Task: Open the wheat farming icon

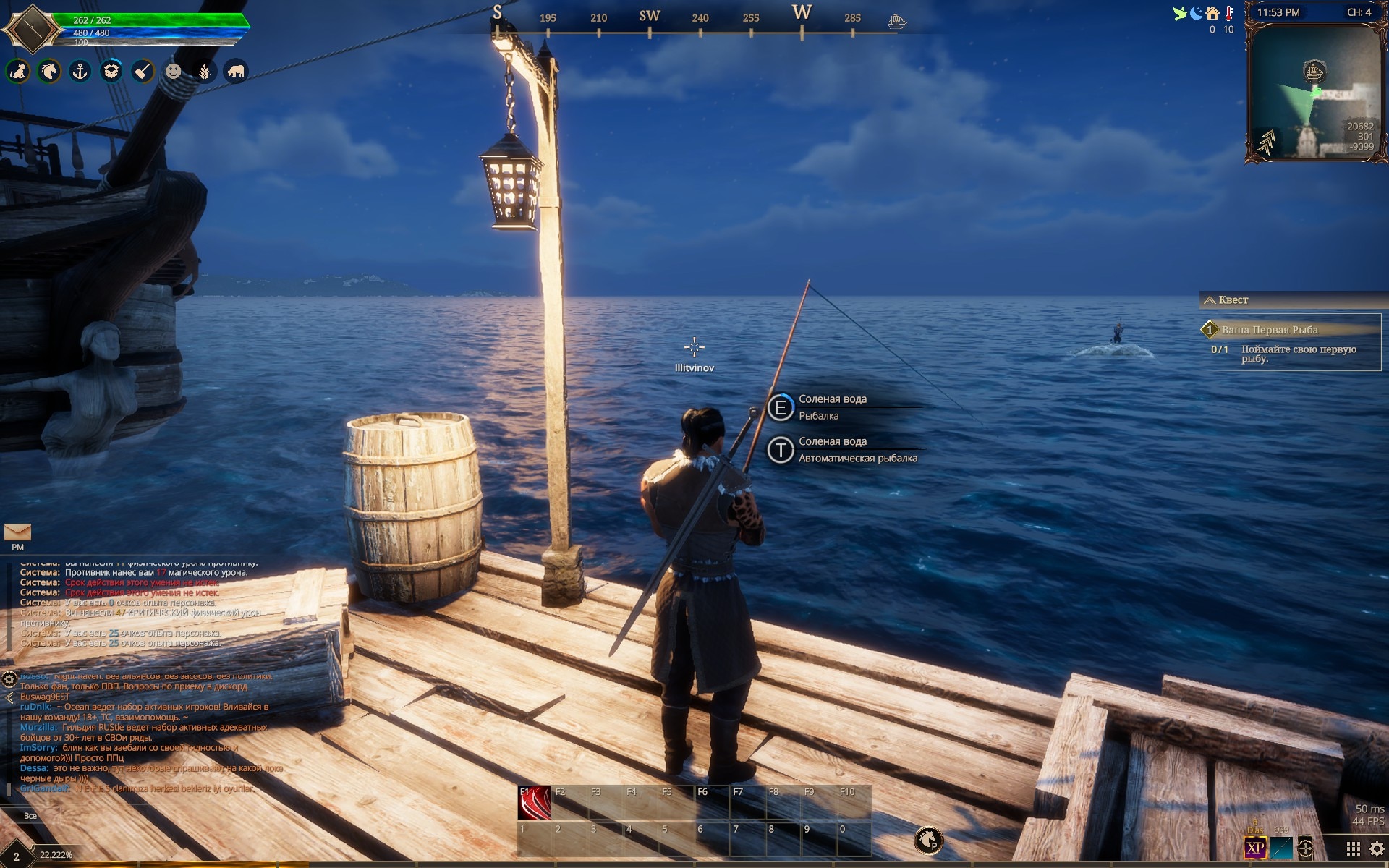Action: coord(205,71)
